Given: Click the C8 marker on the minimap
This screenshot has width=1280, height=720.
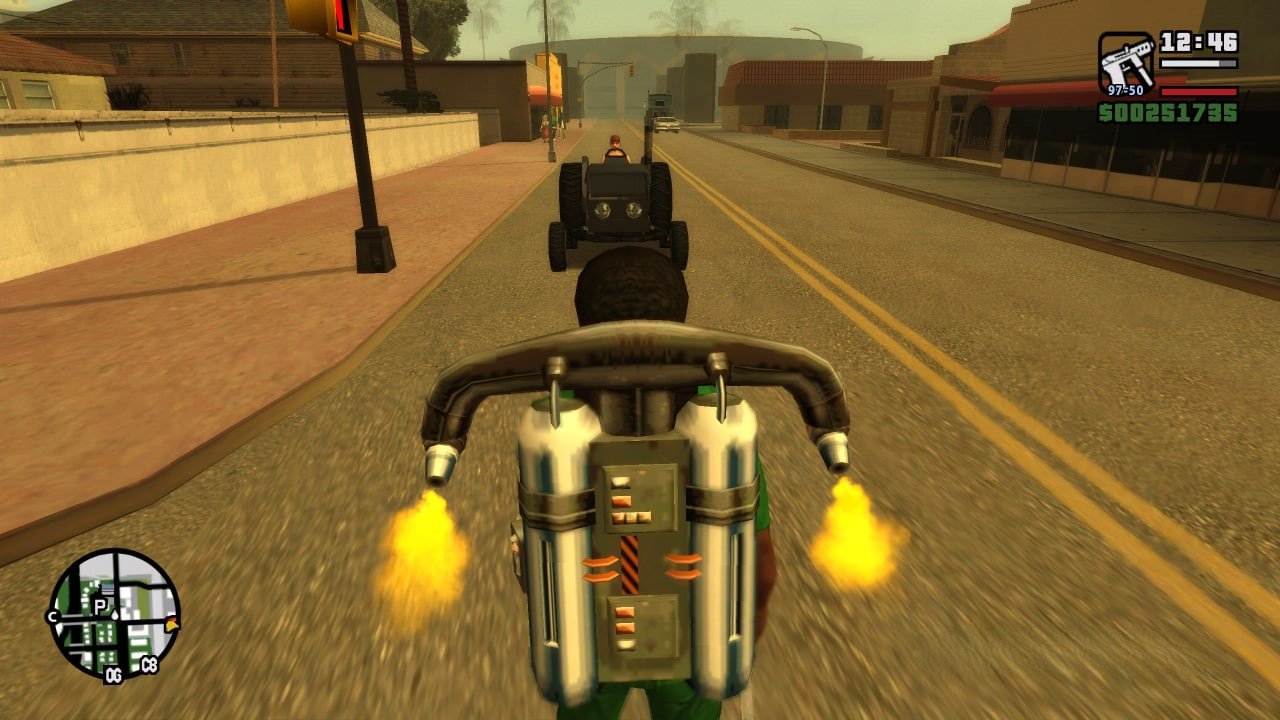Looking at the screenshot, I should (x=149, y=663).
